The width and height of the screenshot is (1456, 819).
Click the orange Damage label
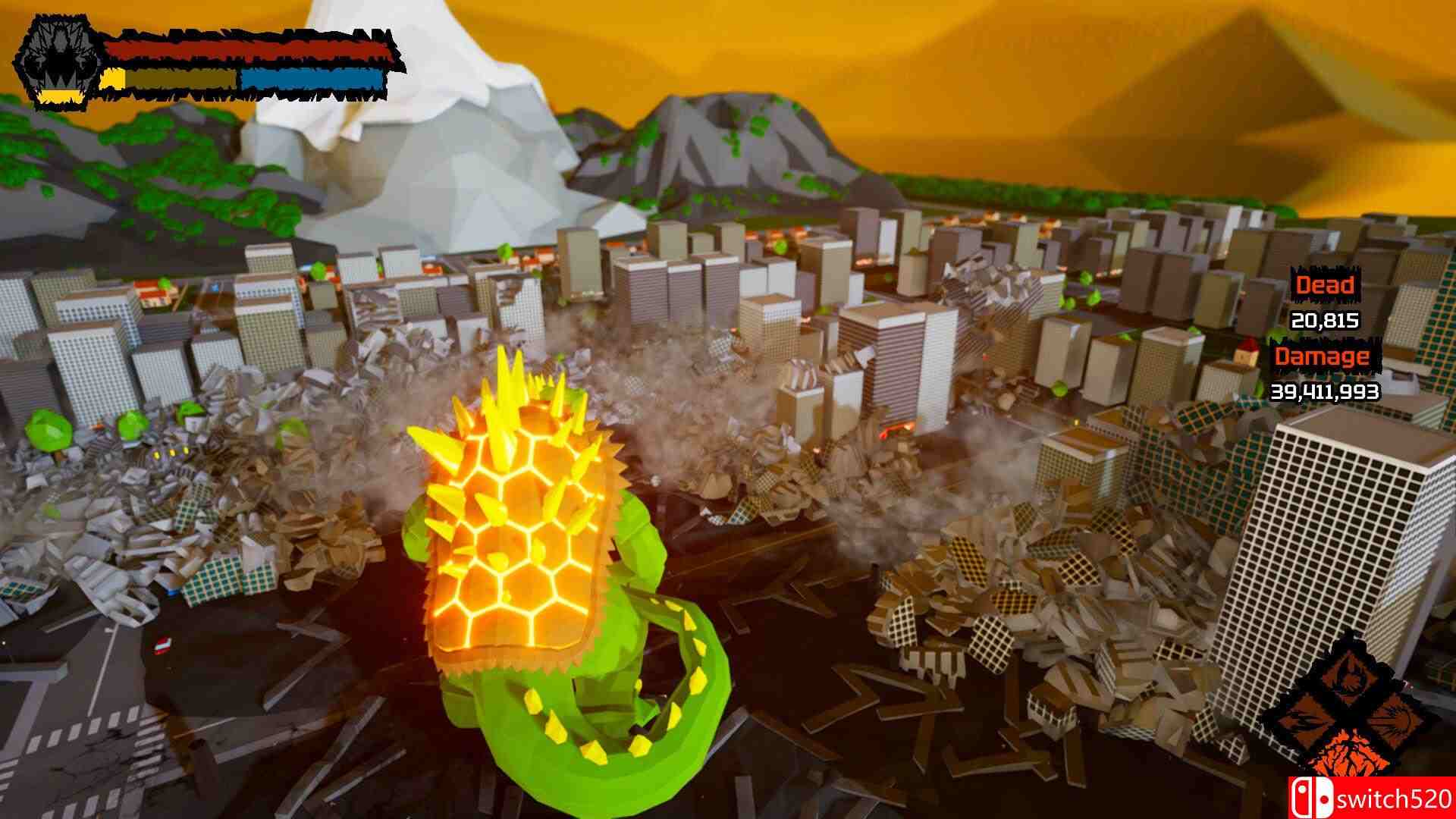pos(1323,356)
